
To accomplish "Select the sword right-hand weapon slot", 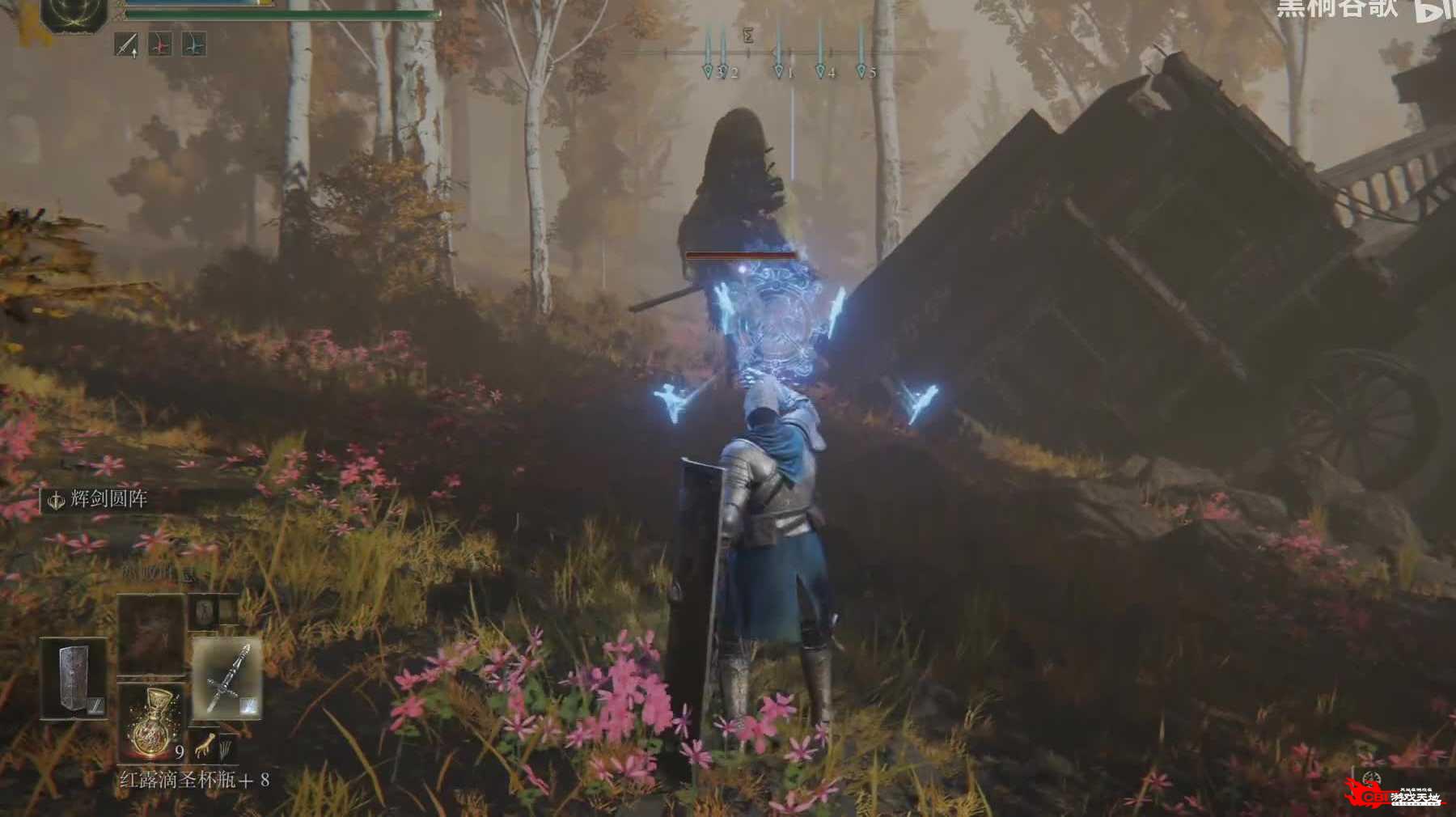I will (x=226, y=678).
